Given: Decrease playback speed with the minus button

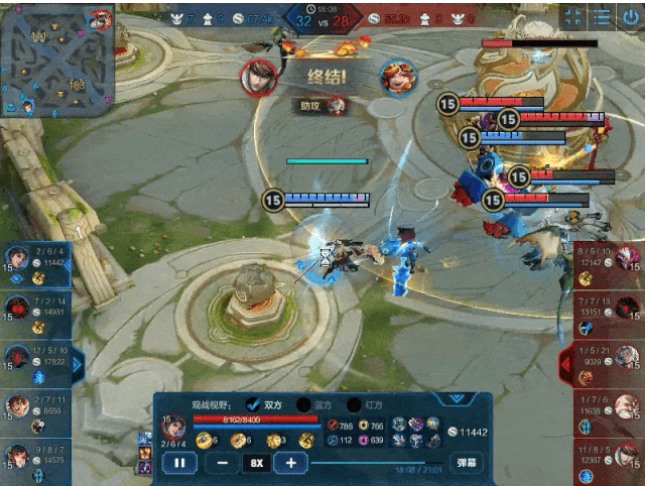Looking at the screenshot, I should 220,463.
